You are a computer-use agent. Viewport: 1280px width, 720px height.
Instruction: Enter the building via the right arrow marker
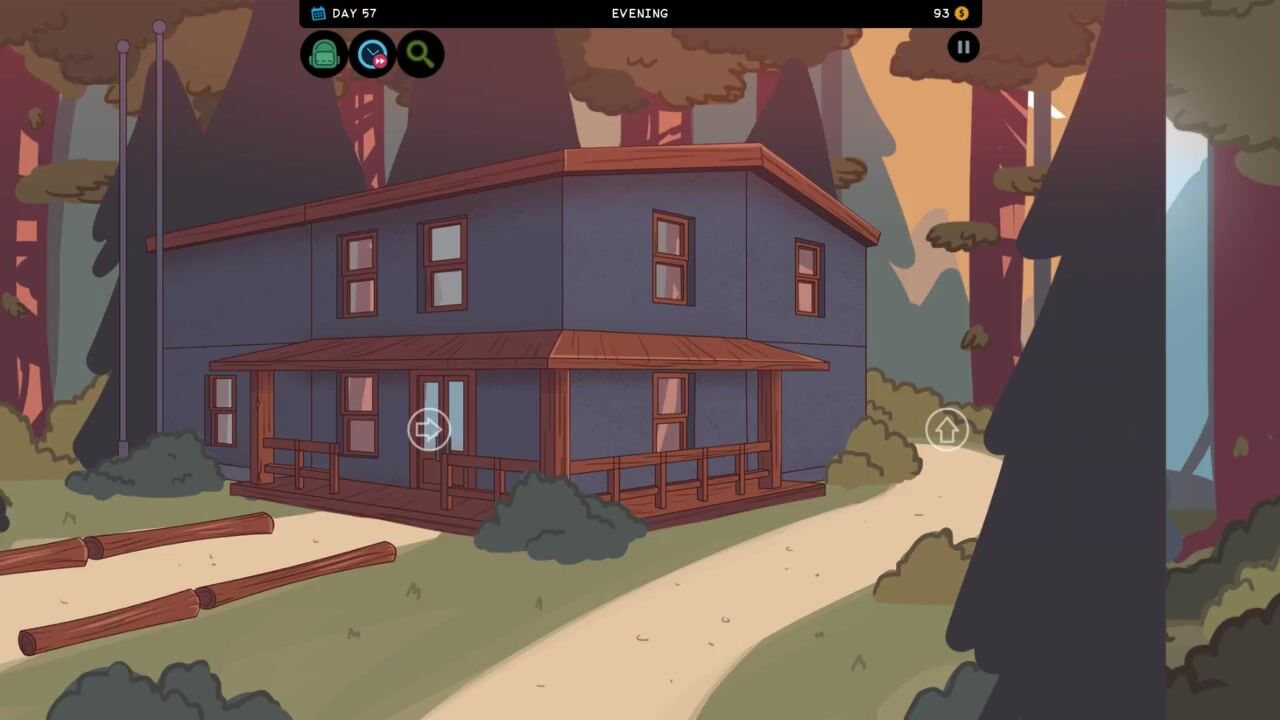pos(429,430)
